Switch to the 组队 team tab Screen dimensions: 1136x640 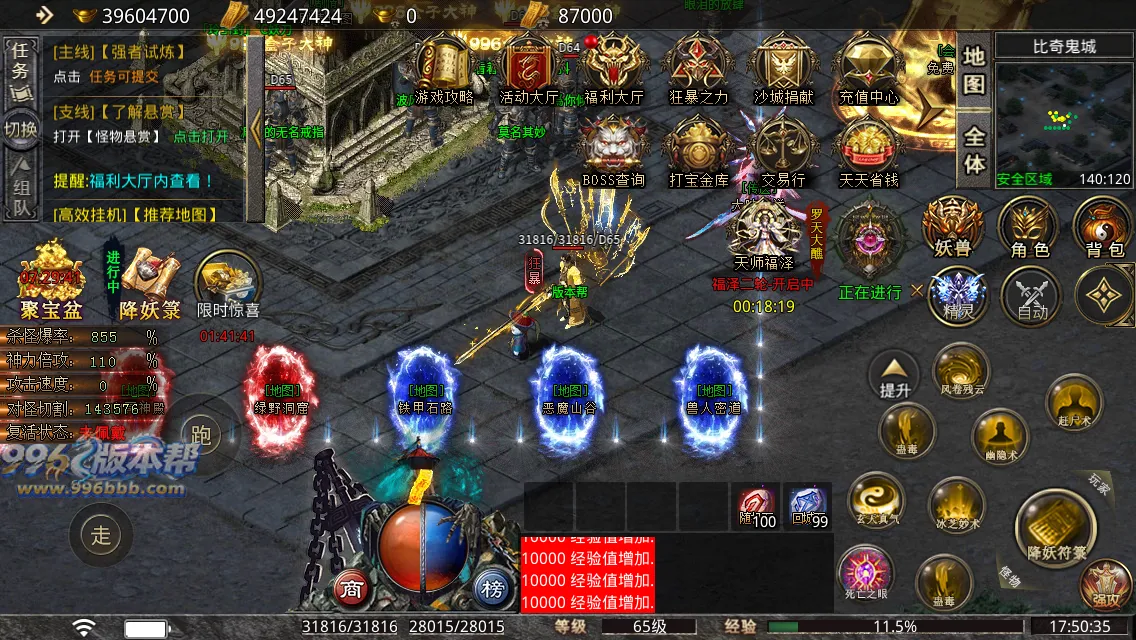[21, 194]
